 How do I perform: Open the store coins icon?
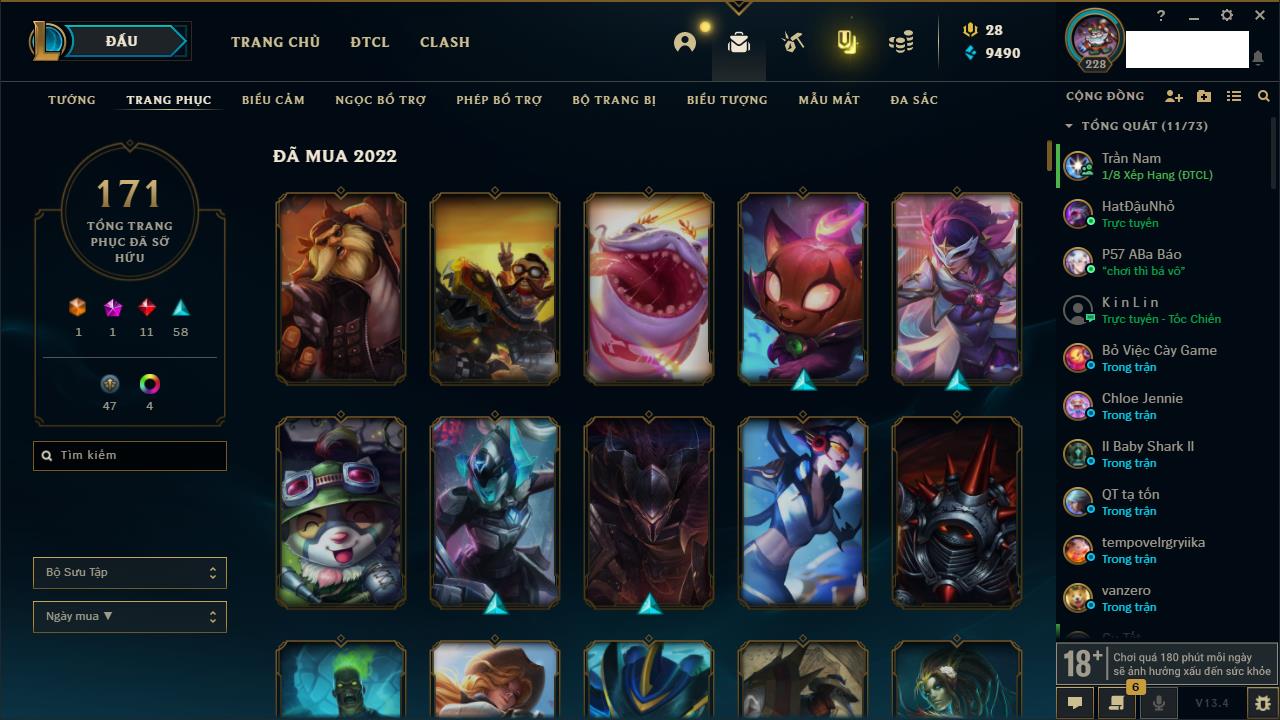click(x=901, y=42)
